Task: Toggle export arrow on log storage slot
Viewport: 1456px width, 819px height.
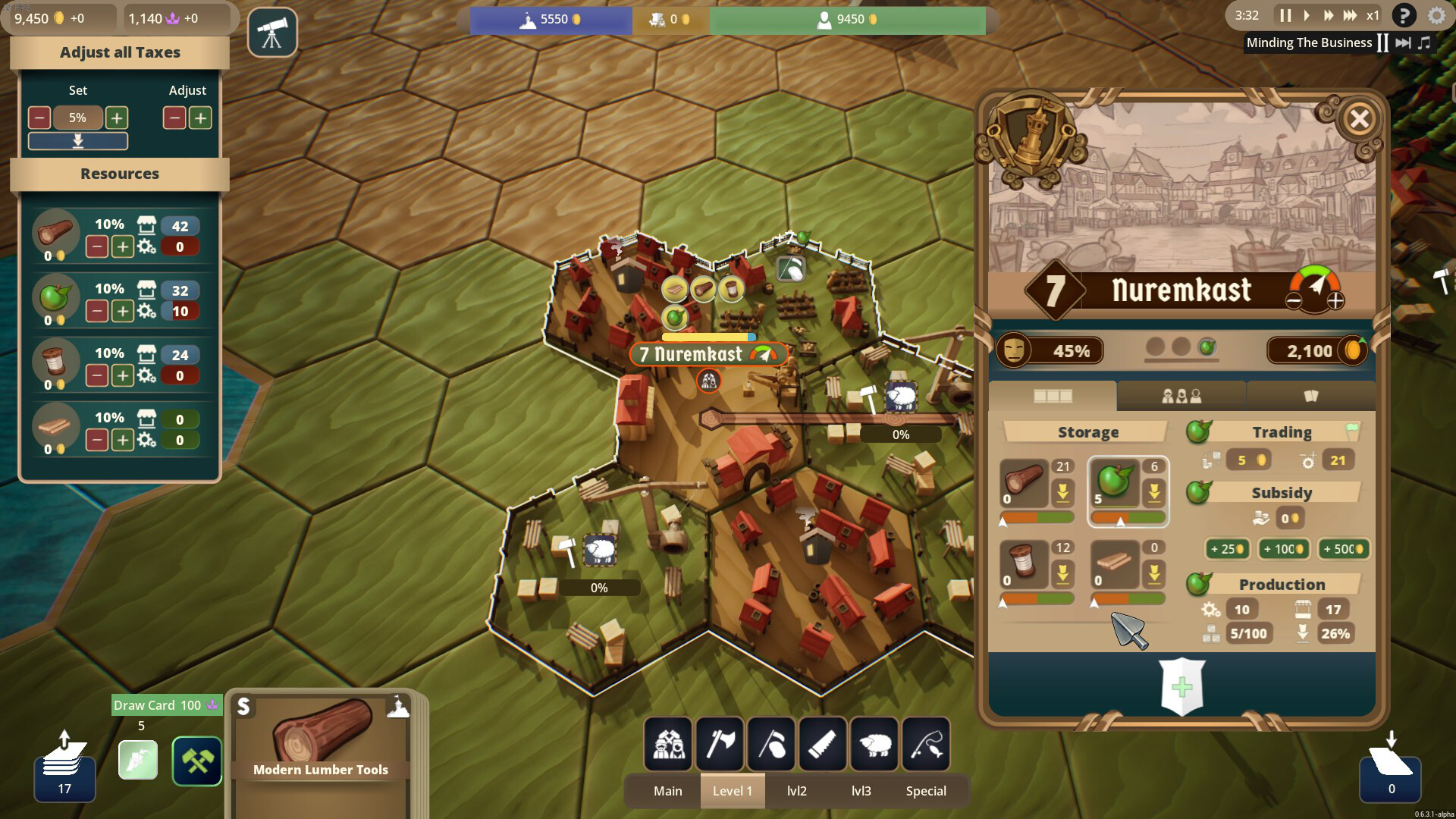Action: tap(1065, 493)
